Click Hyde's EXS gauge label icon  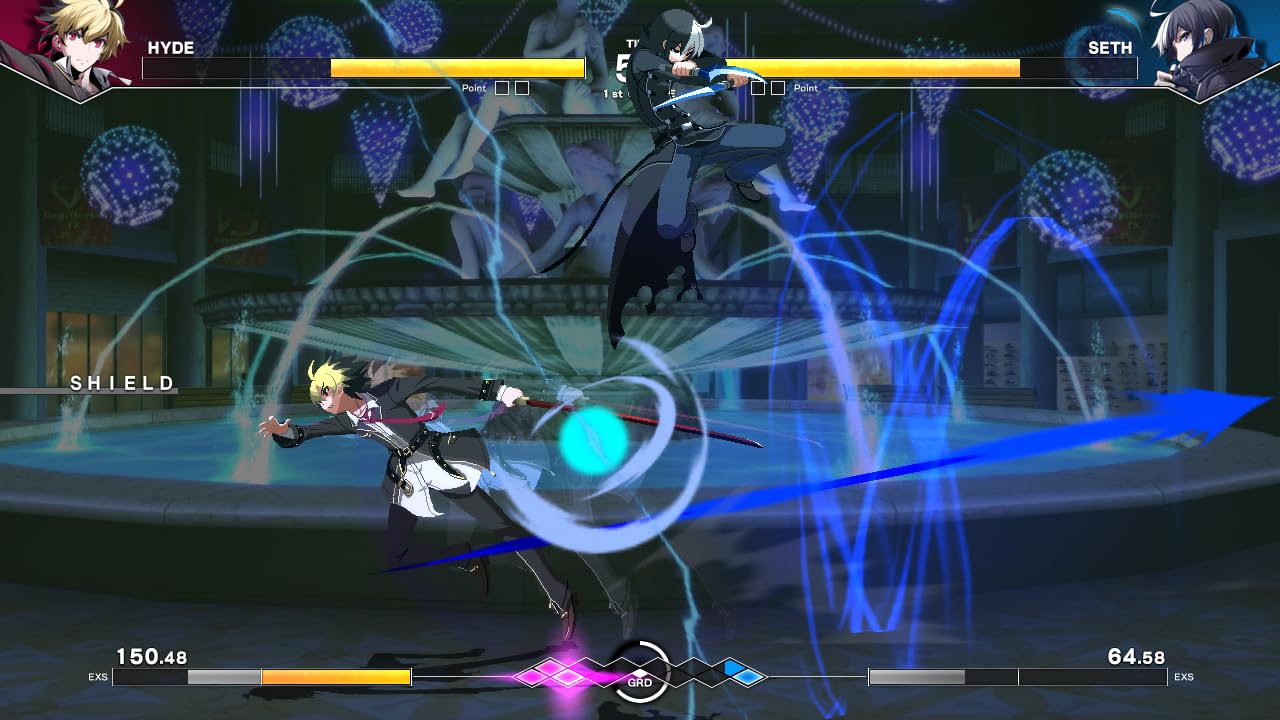tap(100, 676)
